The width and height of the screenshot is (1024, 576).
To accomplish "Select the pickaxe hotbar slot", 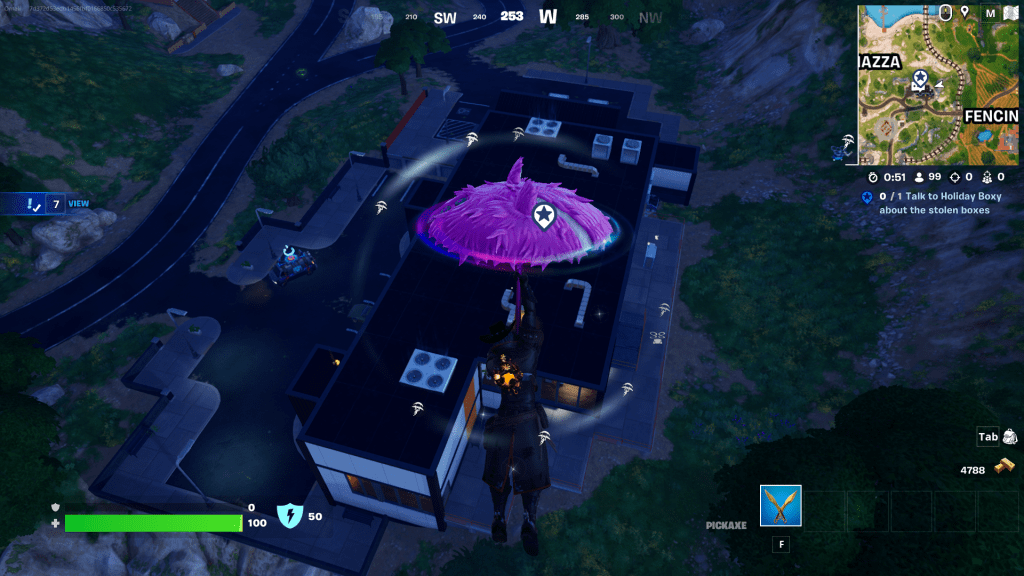I will click(x=780, y=507).
